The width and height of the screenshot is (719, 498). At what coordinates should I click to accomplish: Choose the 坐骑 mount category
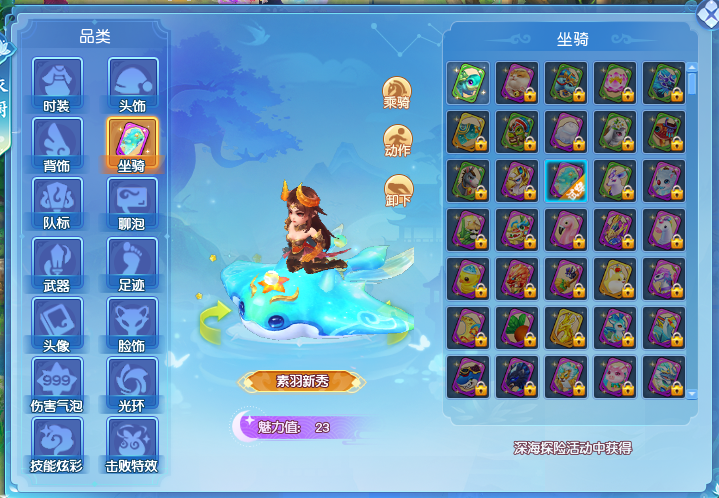click(x=133, y=144)
